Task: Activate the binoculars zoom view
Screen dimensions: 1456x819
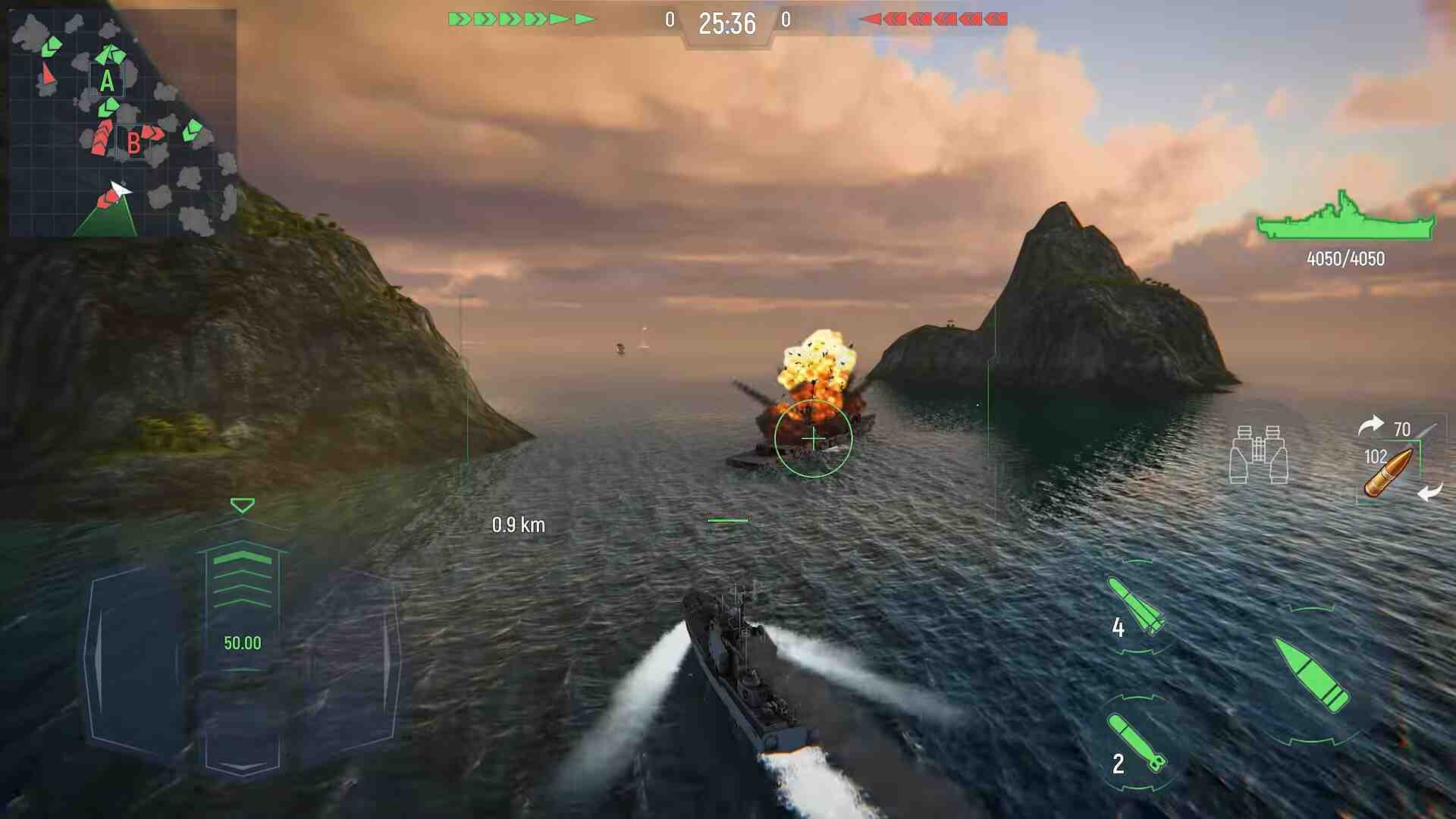Action: click(x=1258, y=454)
